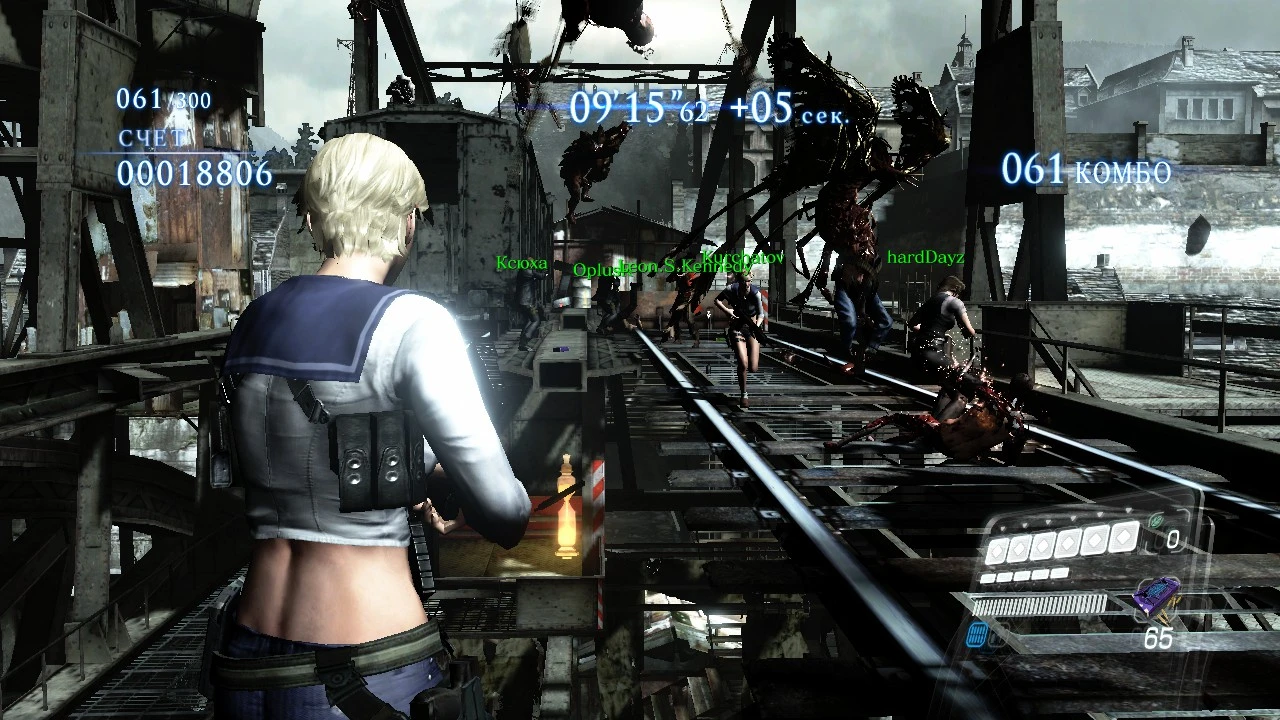This screenshot has width=1280, height=720.
Task: Select the 061 КОМБО counter
Action: point(1087,170)
